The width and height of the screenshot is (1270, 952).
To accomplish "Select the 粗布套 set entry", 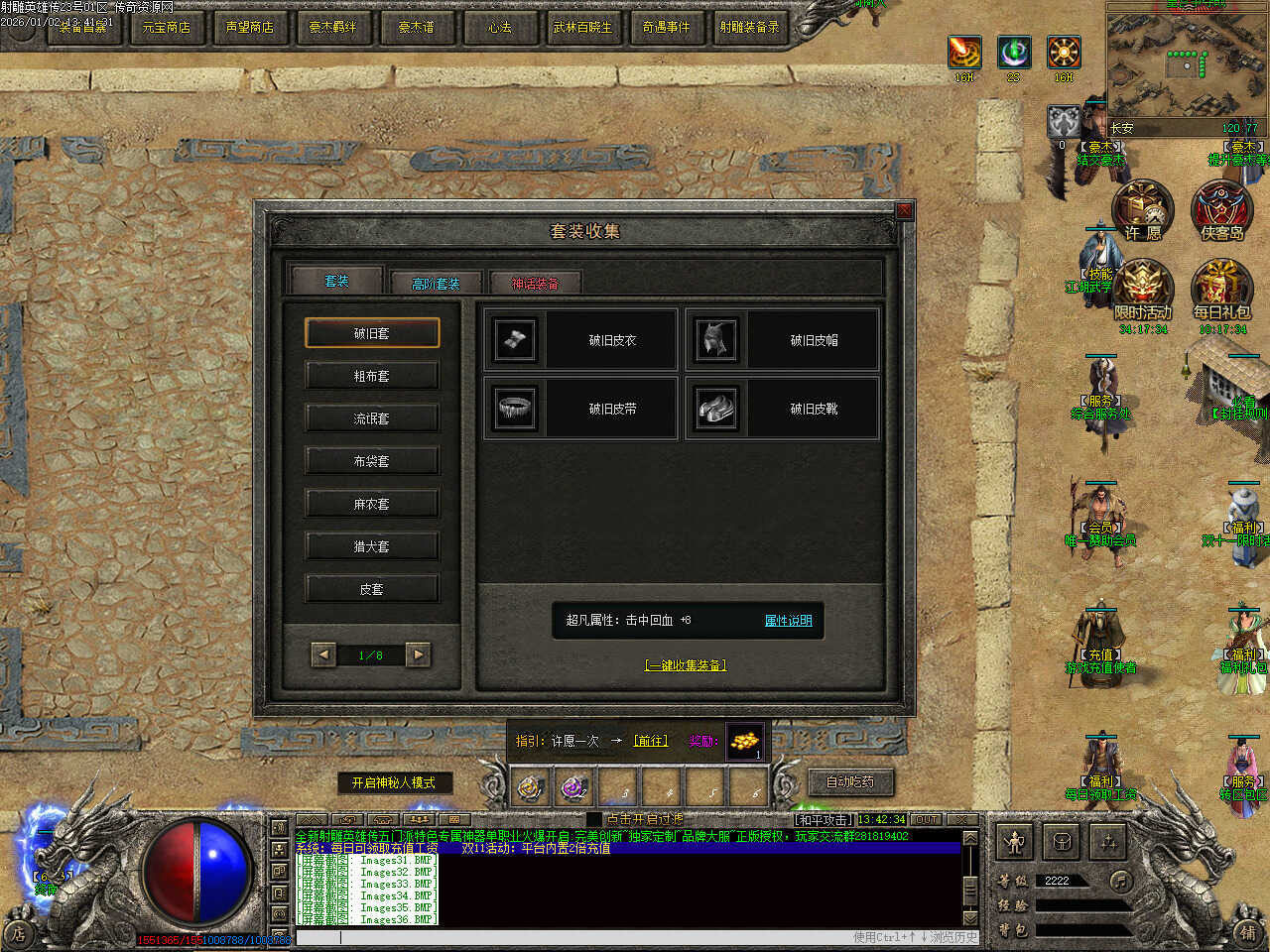I will pyautogui.click(x=371, y=376).
